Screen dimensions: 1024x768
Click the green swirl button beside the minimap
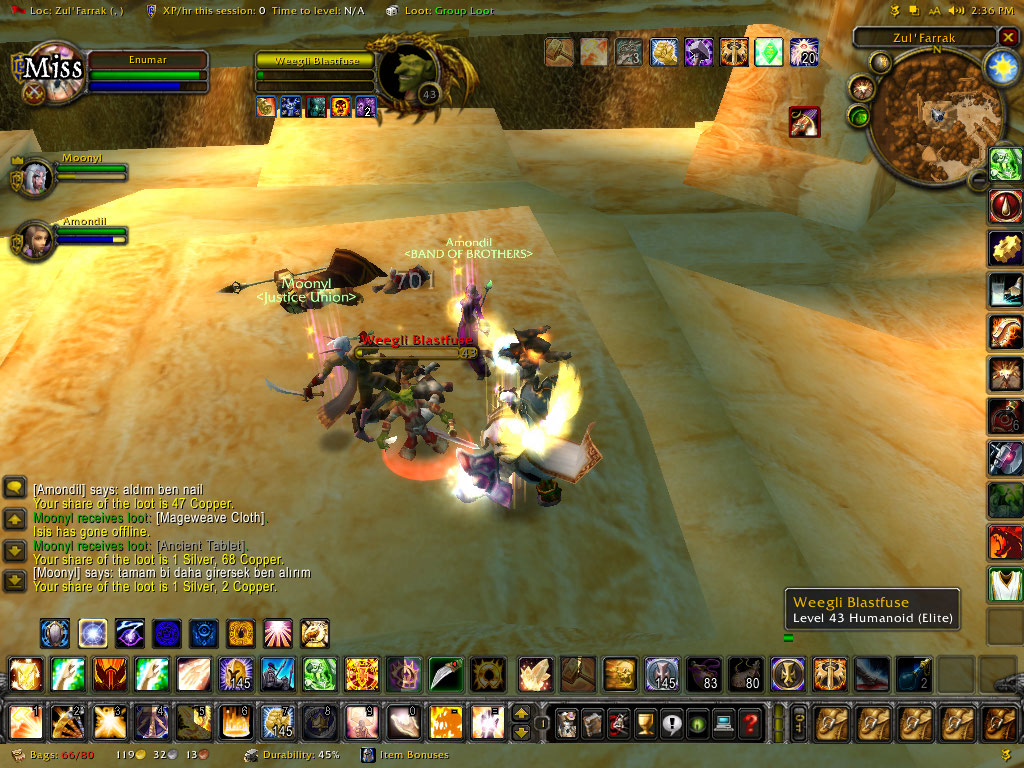tap(859, 116)
